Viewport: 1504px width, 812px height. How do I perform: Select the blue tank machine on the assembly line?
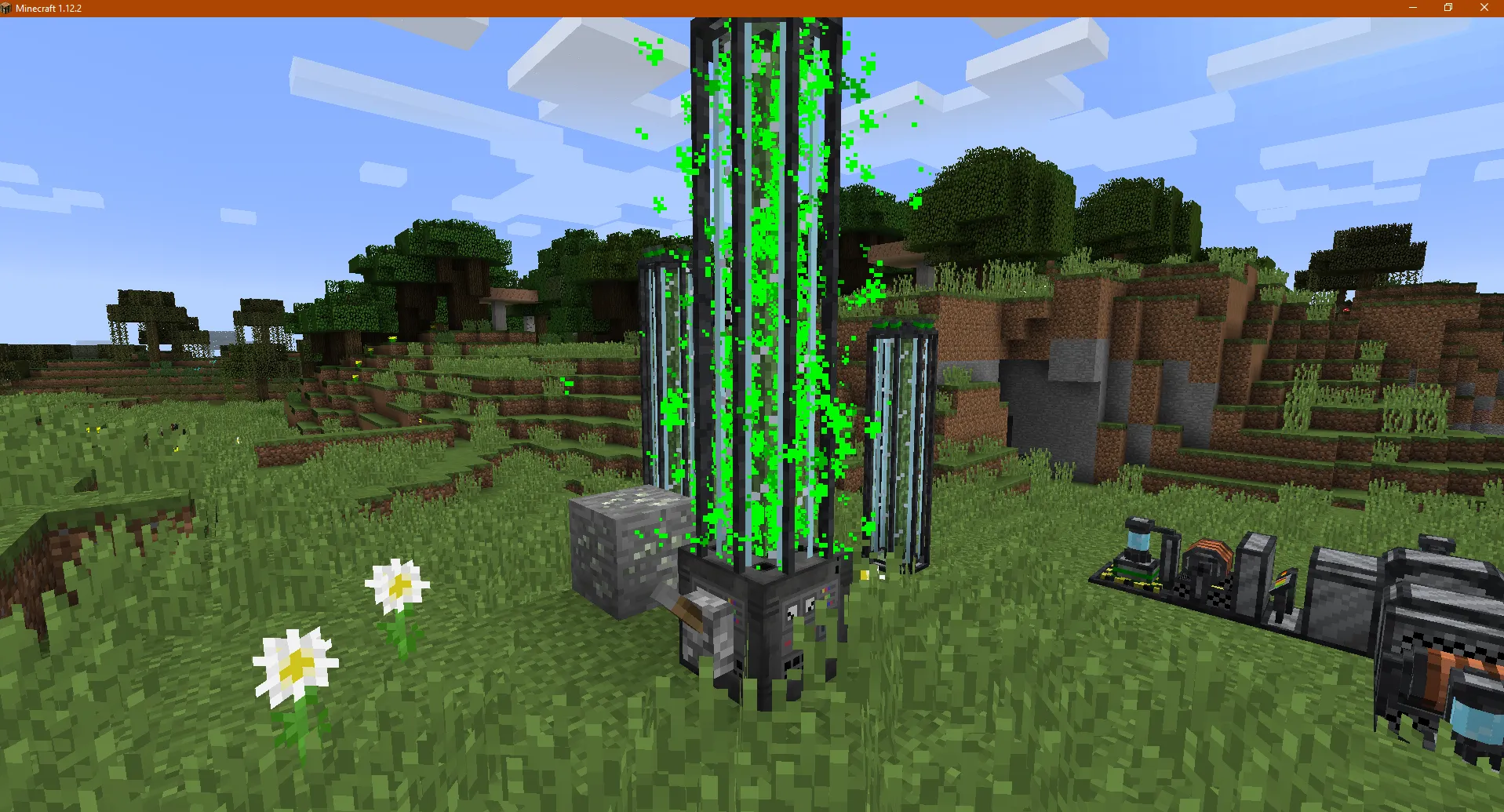[x=1137, y=542]
